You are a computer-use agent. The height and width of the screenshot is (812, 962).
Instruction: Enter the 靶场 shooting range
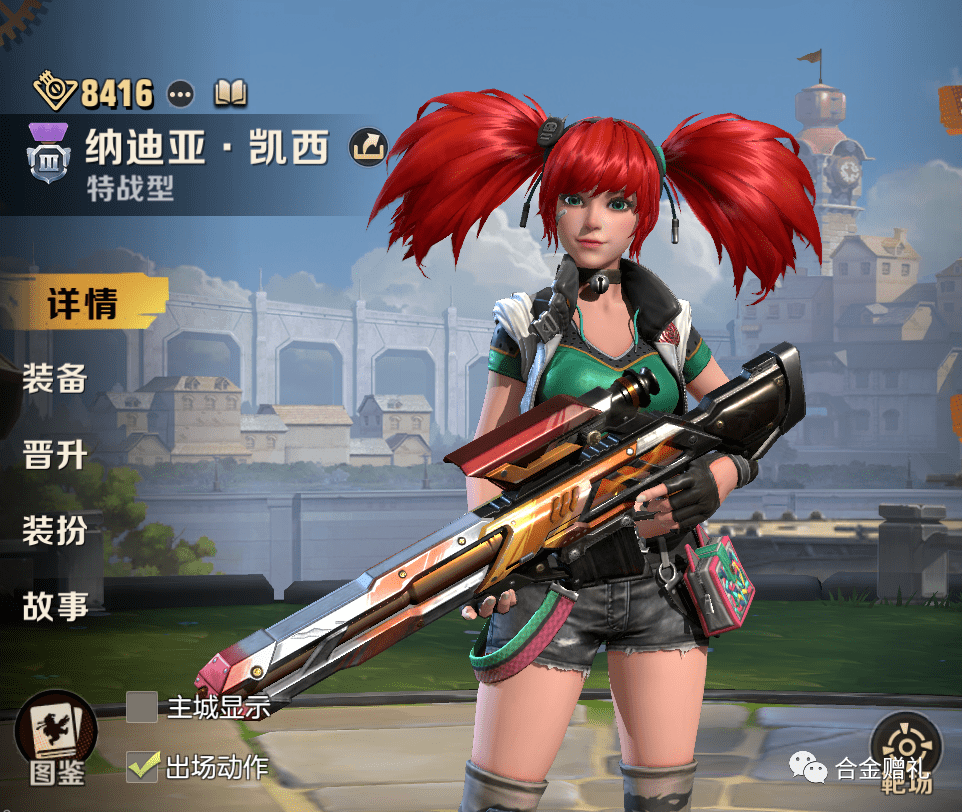[906, 752]
